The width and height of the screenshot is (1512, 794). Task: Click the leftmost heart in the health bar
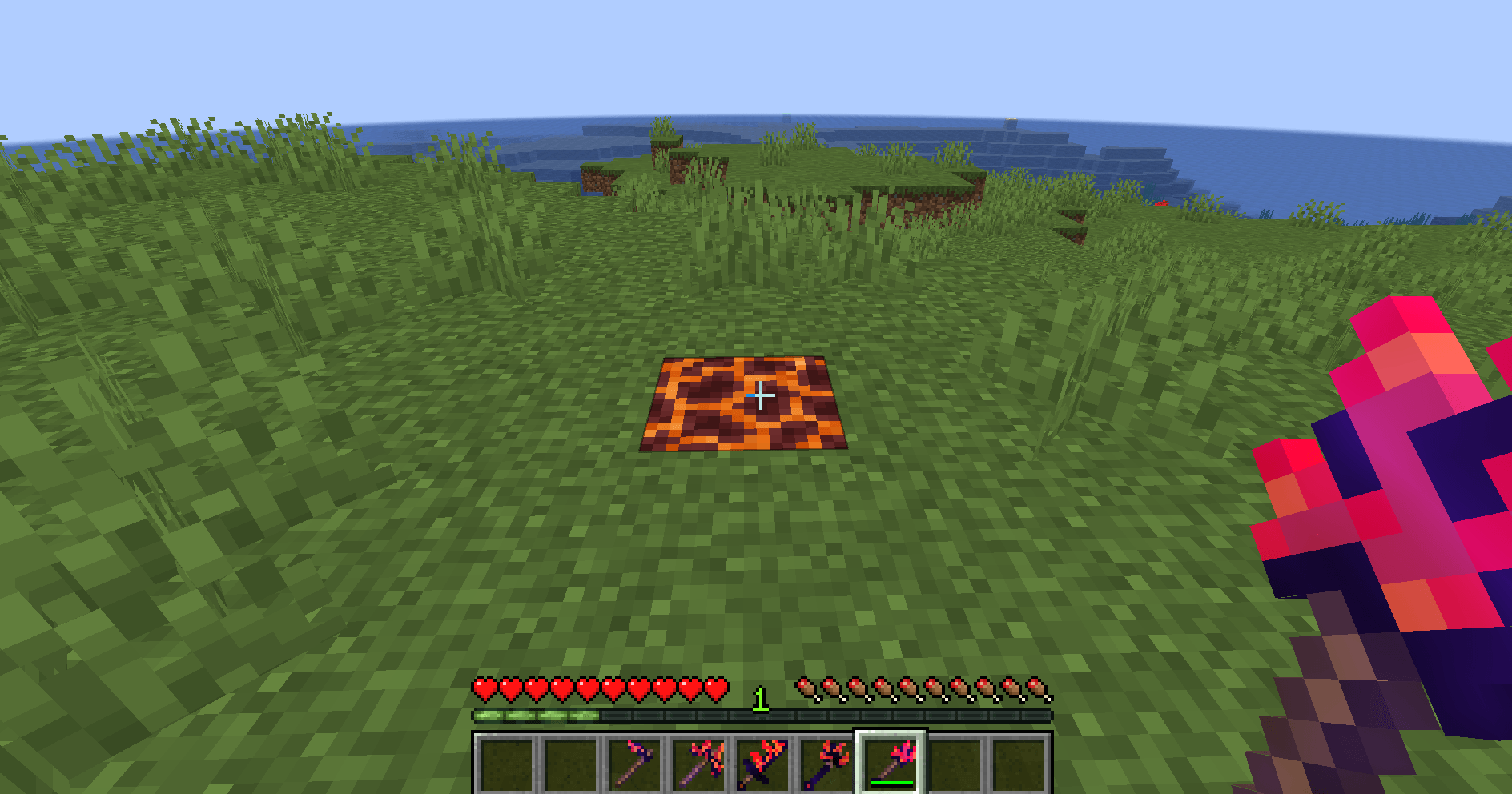(484, 687)
